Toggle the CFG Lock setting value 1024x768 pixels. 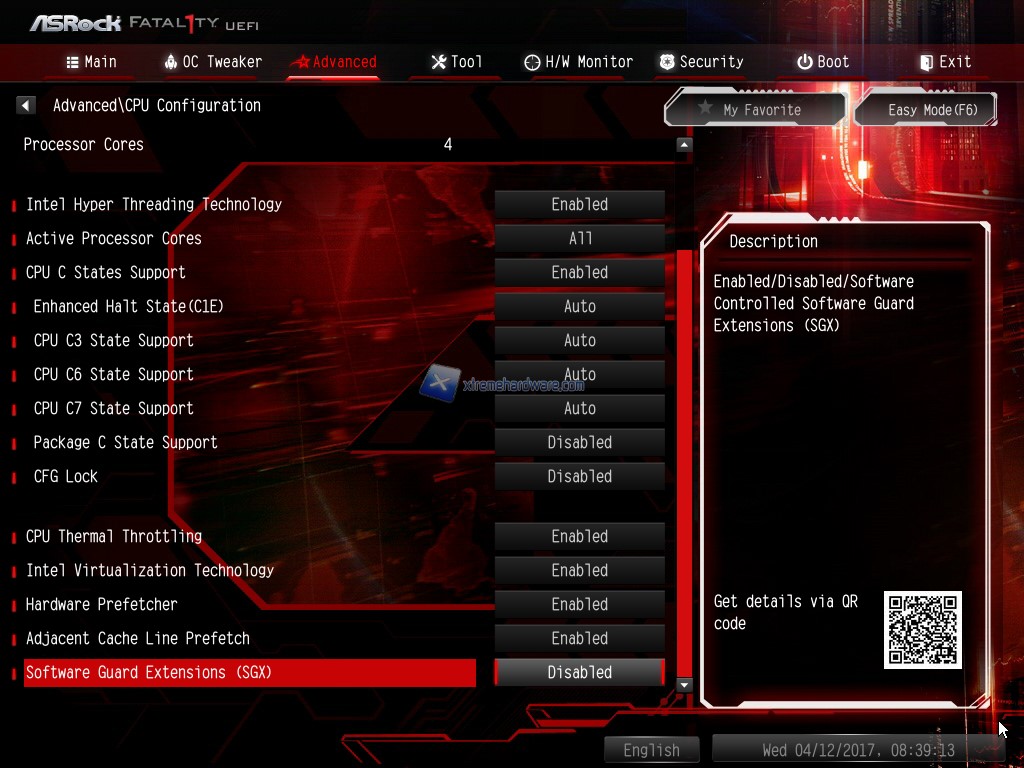click(x=580, y=477)
